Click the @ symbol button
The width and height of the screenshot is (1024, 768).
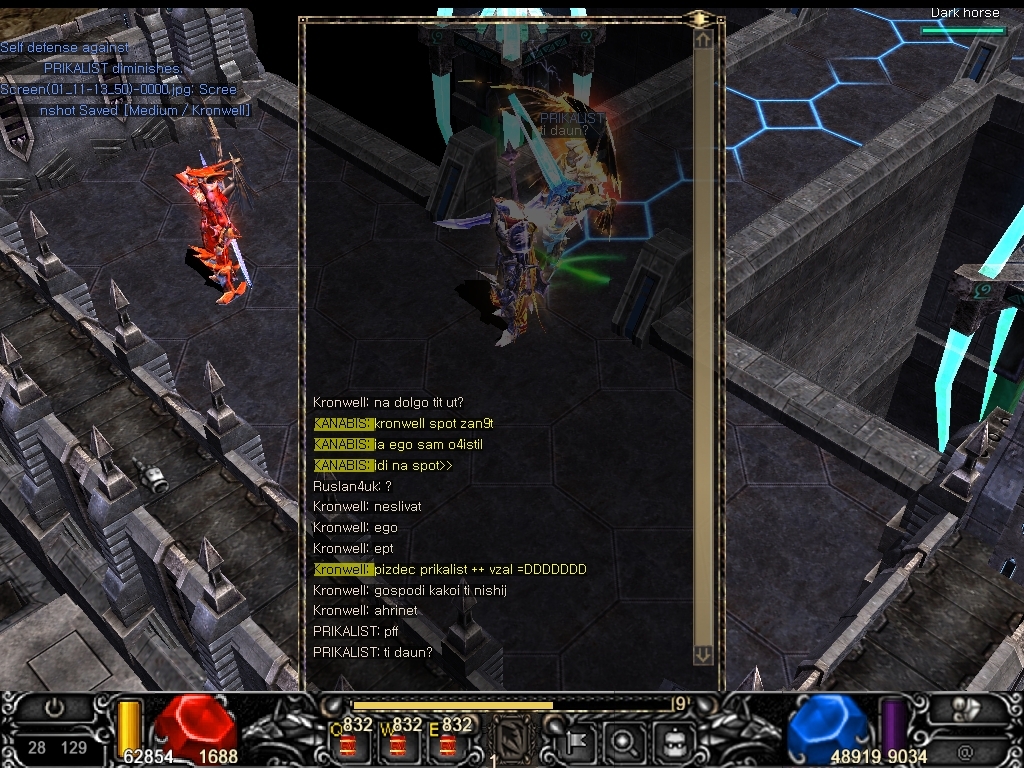click(965, 748)
